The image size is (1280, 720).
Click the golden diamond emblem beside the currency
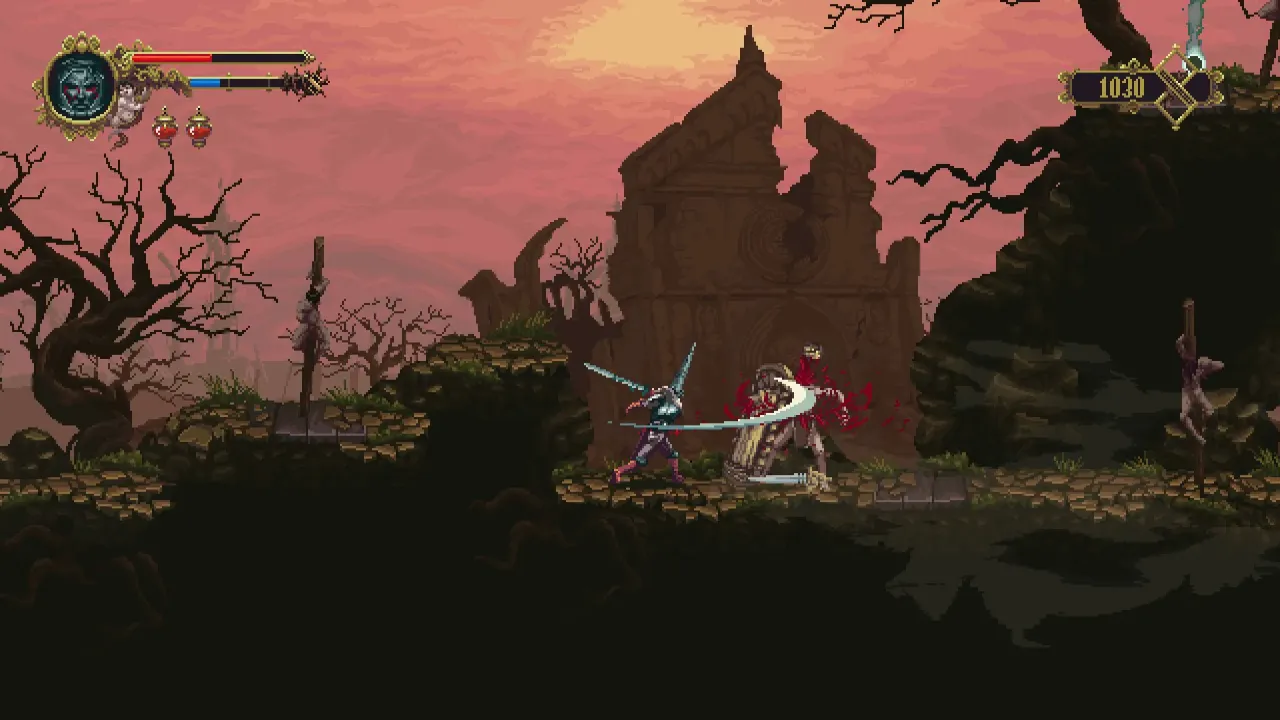[x=1176, y=88]
